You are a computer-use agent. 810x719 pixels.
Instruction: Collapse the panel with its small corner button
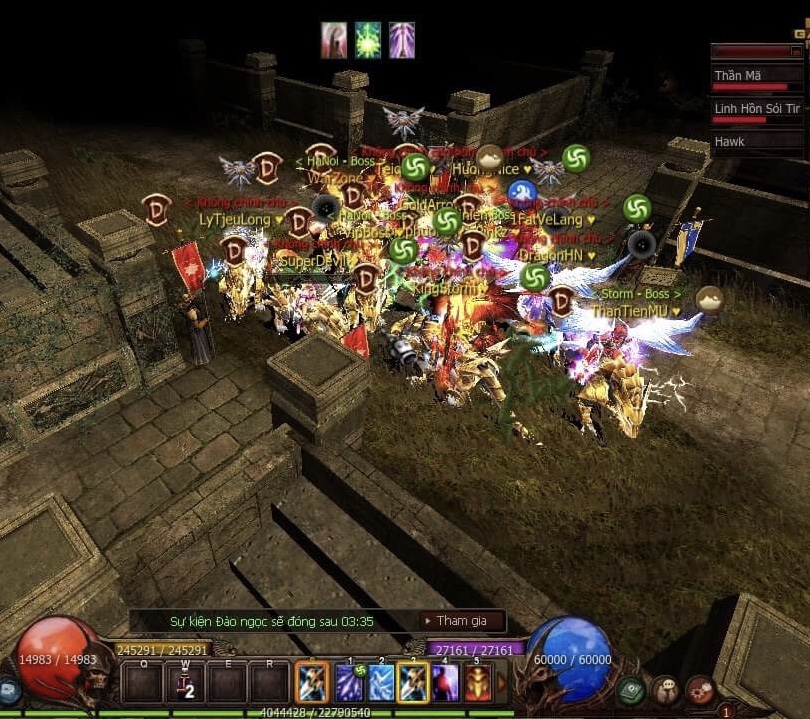[796, 50]
